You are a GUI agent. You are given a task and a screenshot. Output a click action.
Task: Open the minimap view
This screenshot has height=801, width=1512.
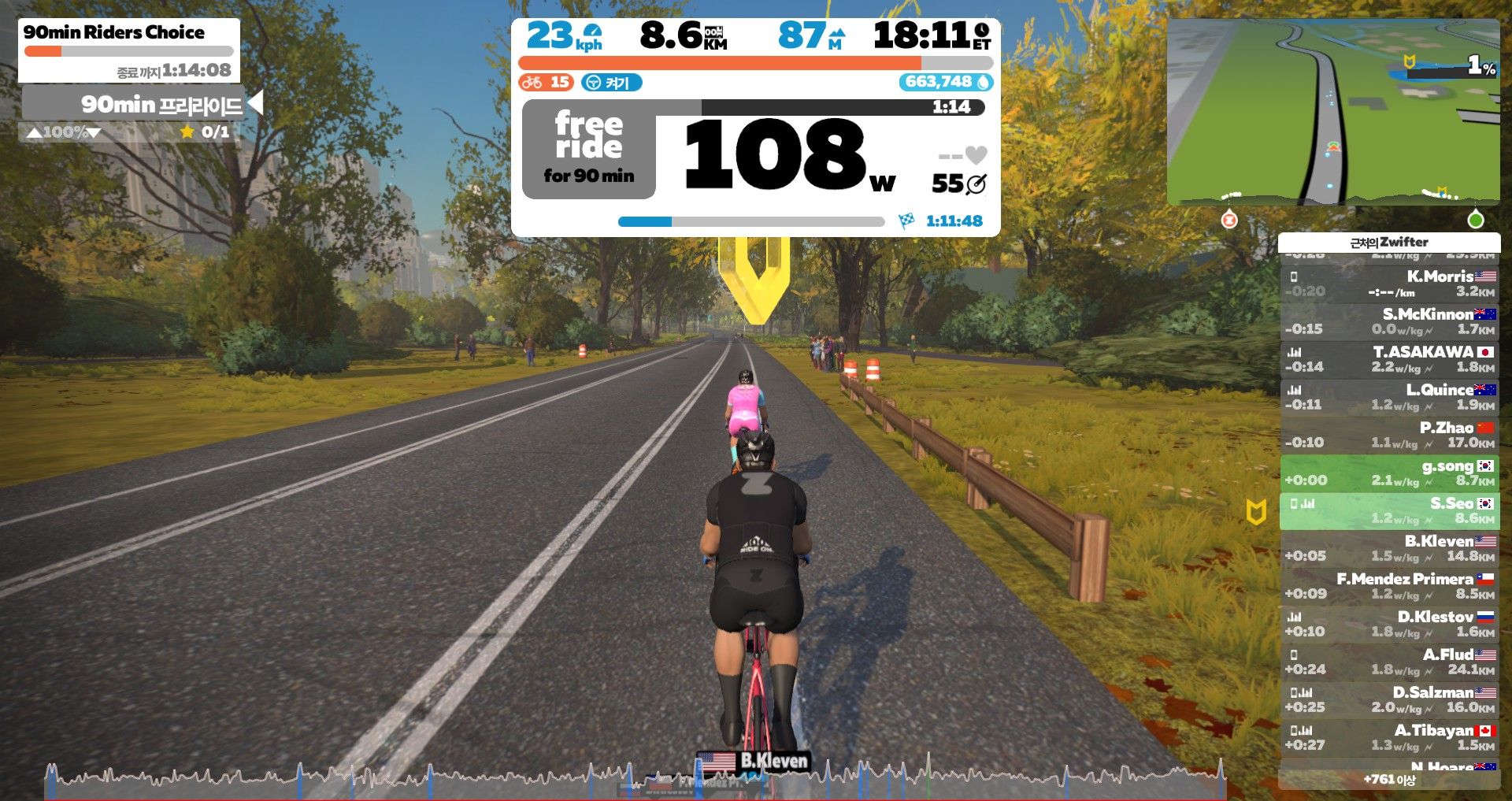click(x=1332, y=112)
